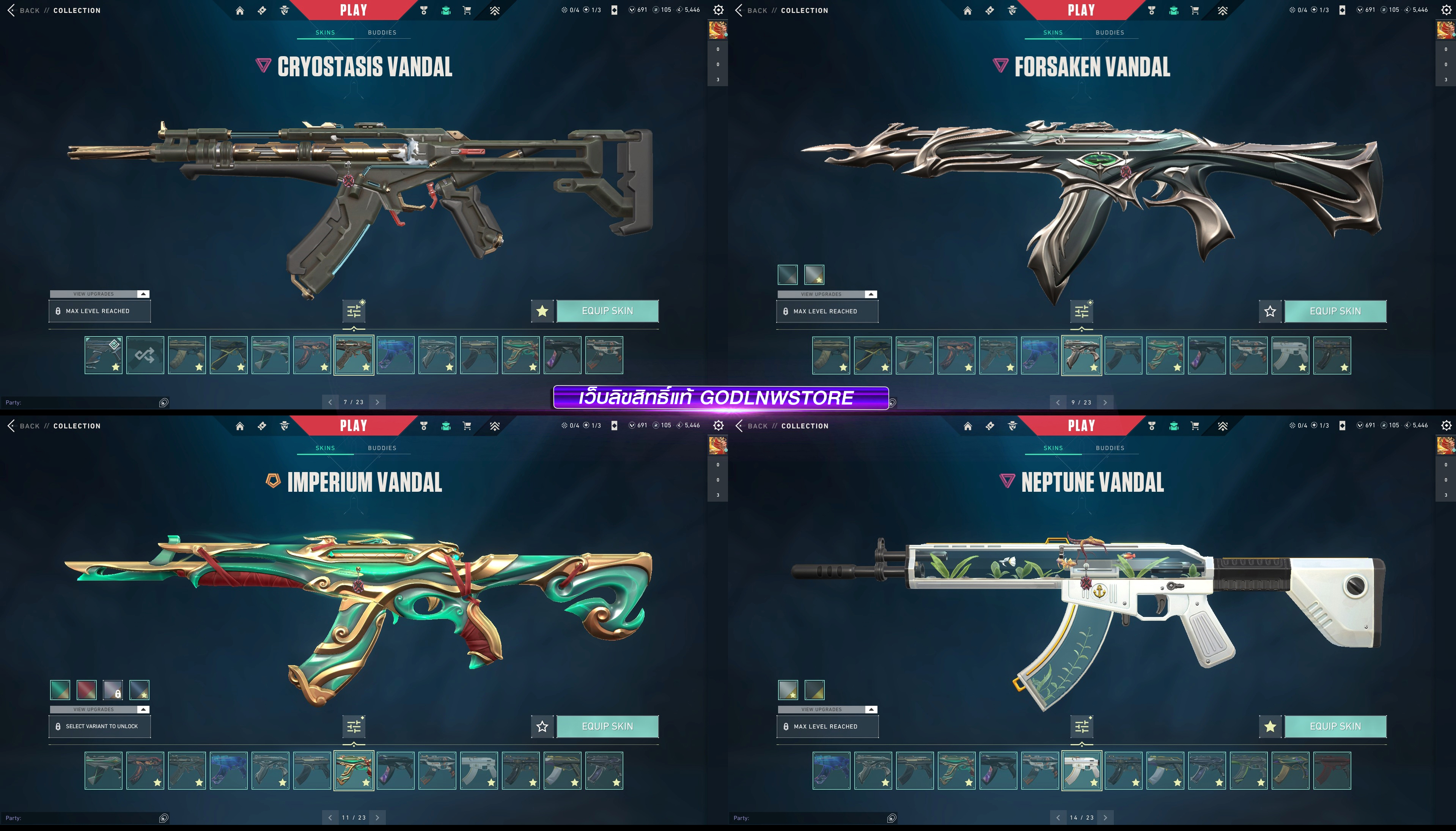Unfavorite the Cryostasis Vandal using the star button
The height and width of the screenshot is (831, 1456).
click(542, 311)
